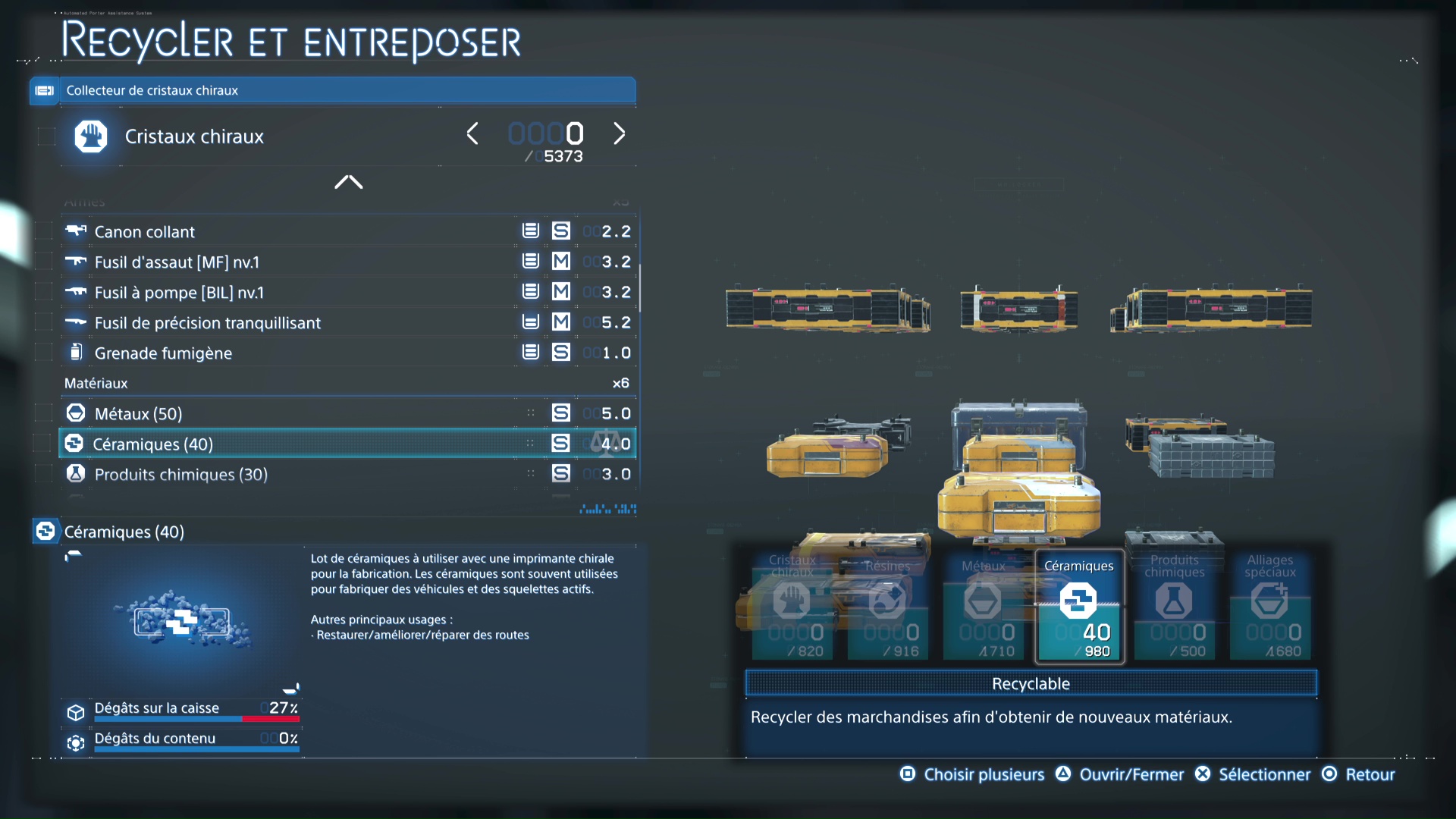This screenshot has width=1456, height=819.
Task: Choose the Produits chimiques storage tile
Action: tap(1175, 606)
